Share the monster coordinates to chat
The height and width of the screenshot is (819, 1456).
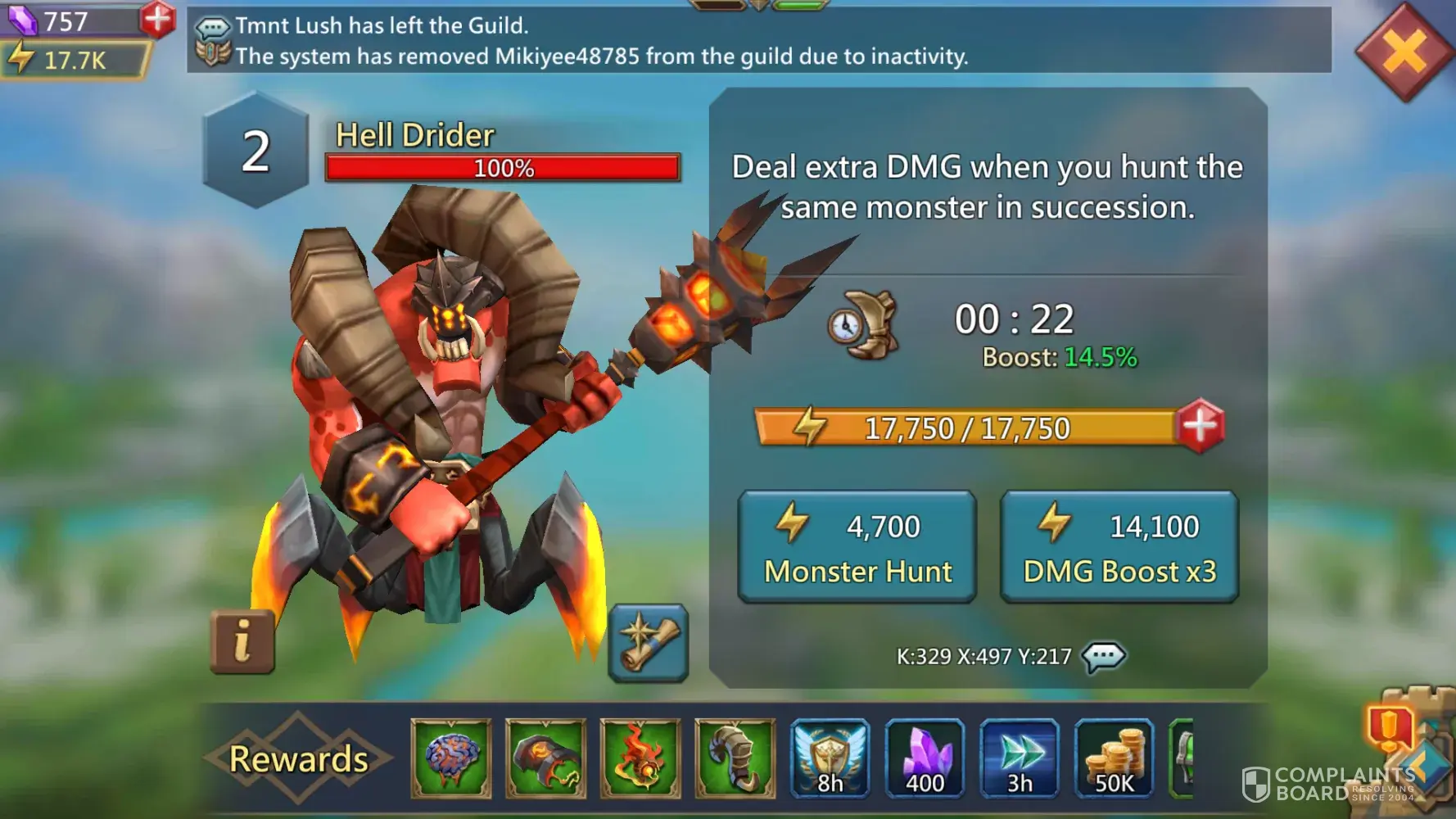coord(1103,656)
